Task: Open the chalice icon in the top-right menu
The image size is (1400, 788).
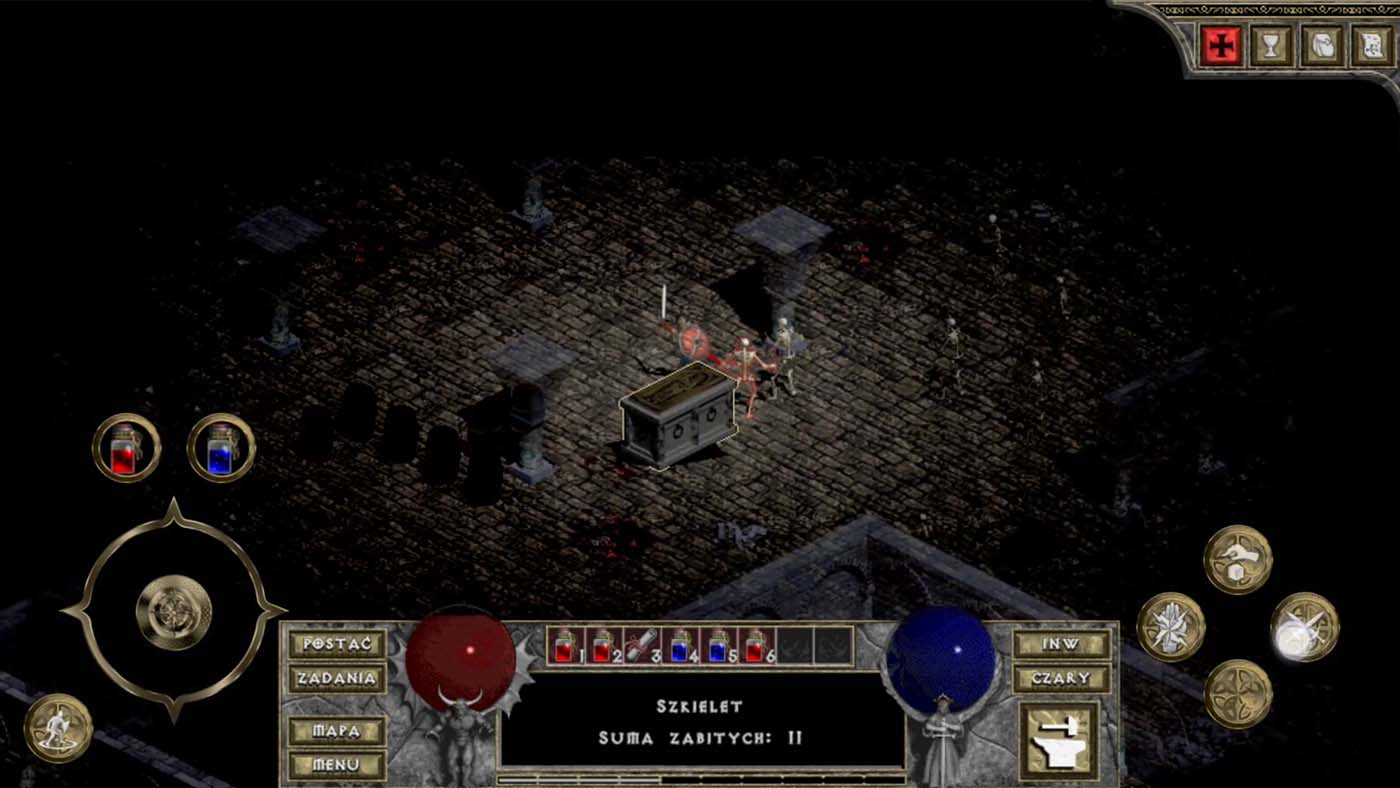Action: point(1270,45)
